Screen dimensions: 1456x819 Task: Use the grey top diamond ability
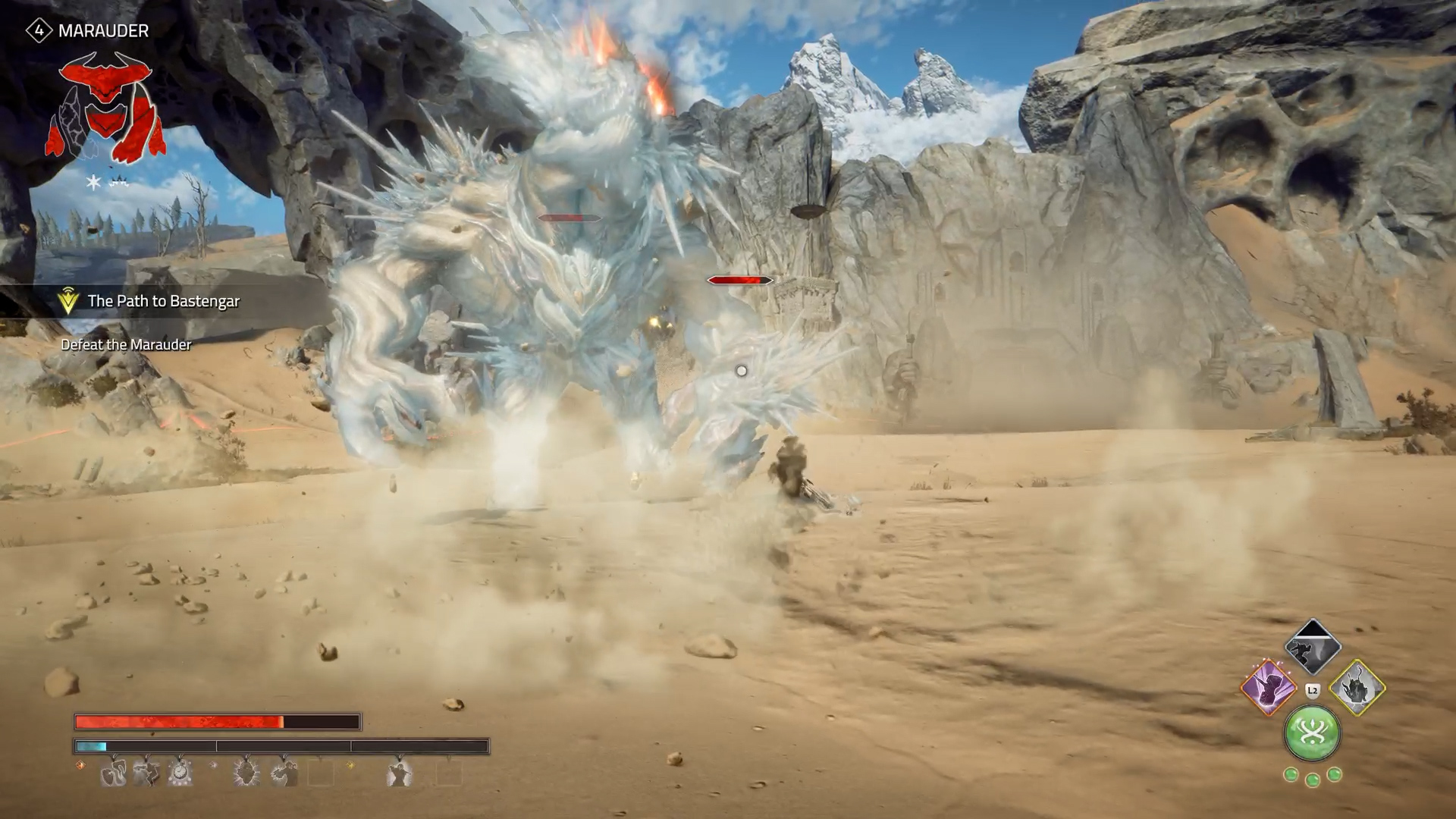1313,648
